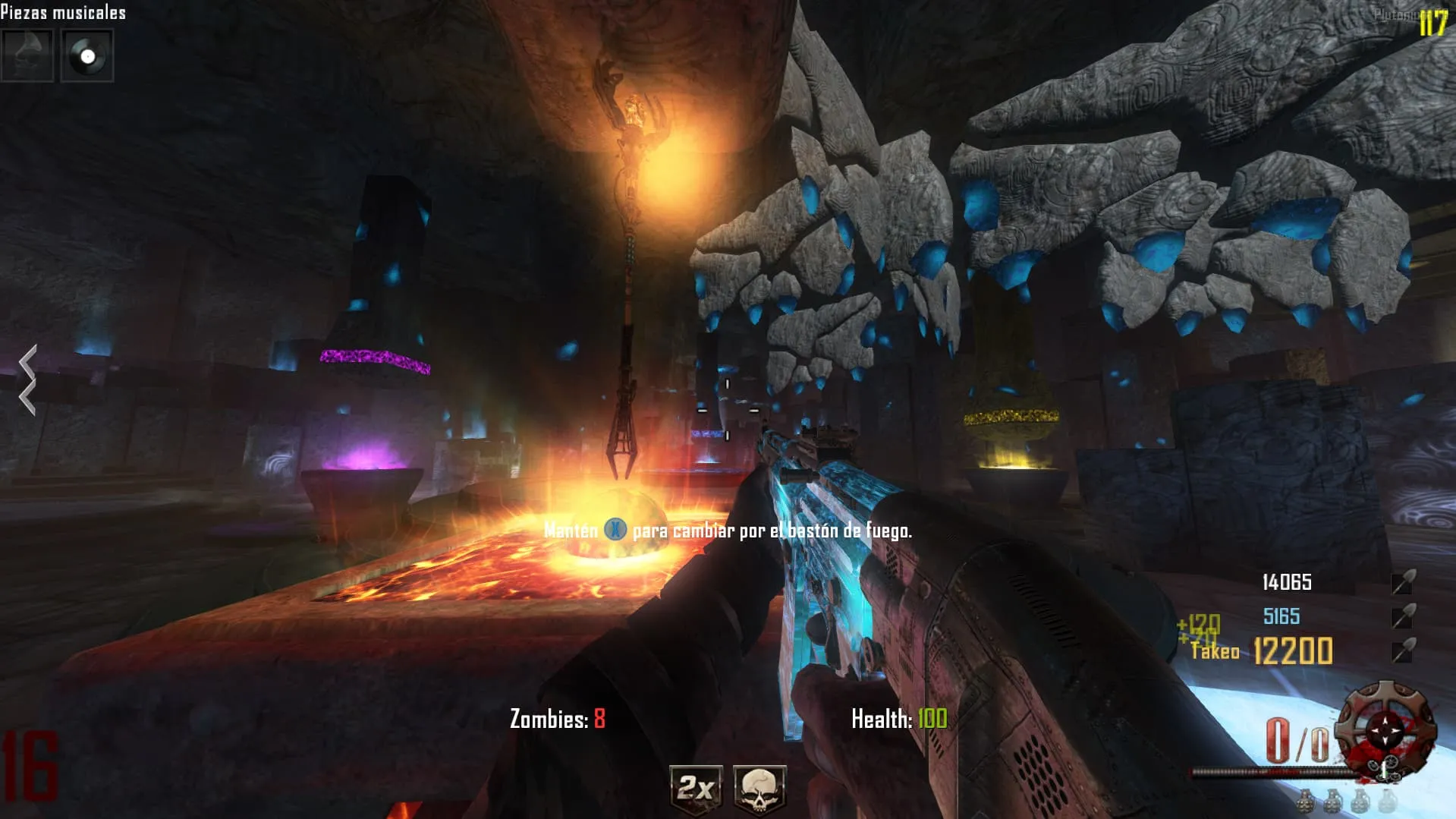1456x819 pixels.
Task: Click the shovel icon beside the 14065 score
Action: point(1402,582)
